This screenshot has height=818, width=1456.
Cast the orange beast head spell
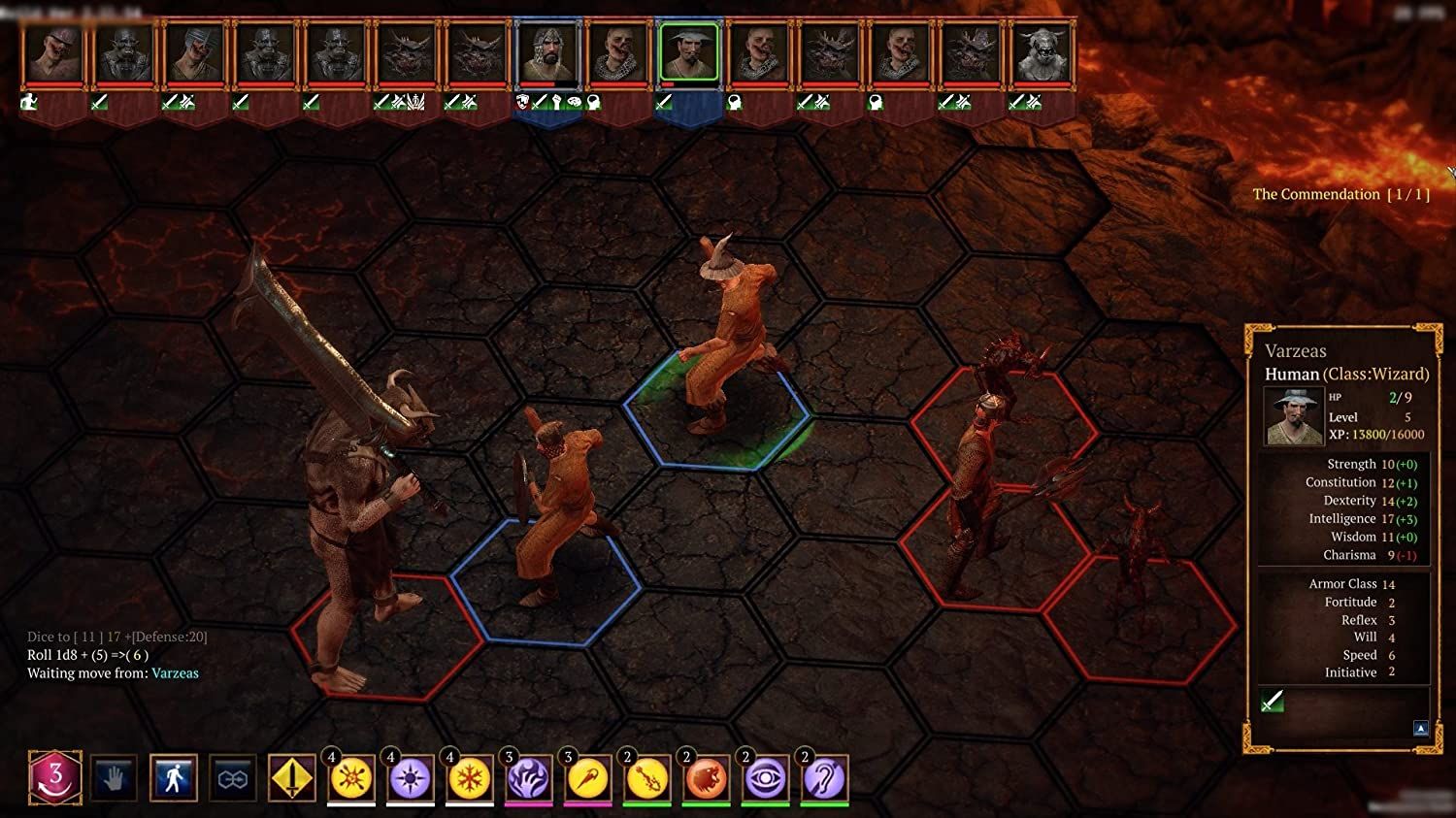pos(707,779)
